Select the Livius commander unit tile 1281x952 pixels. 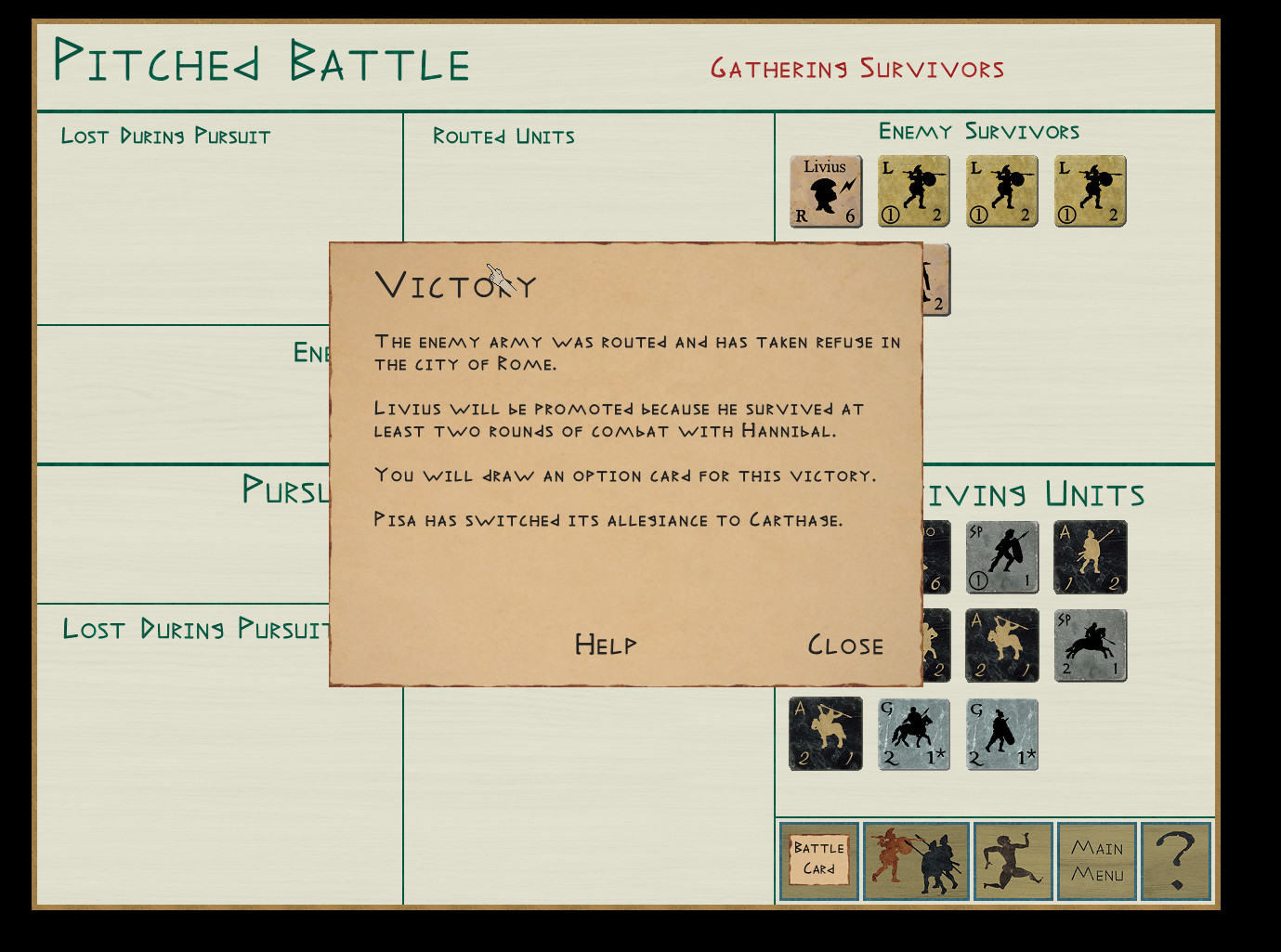826,191
